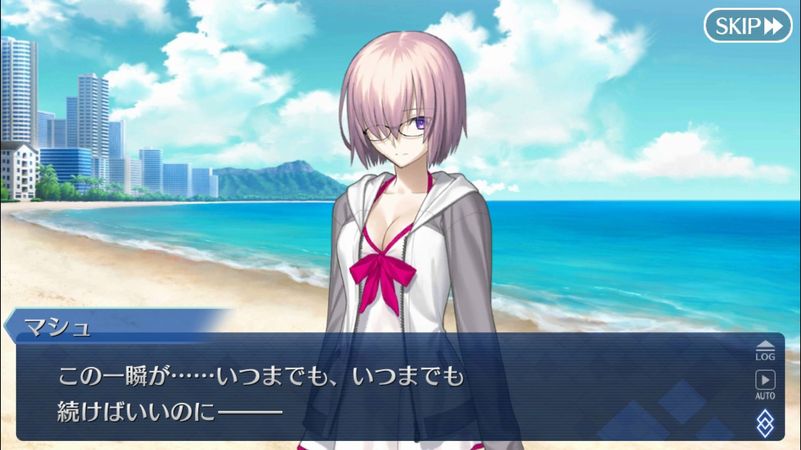Open the dialogue LOG
801x450 pixels.
pyautogui.click(x=765, y=349)
